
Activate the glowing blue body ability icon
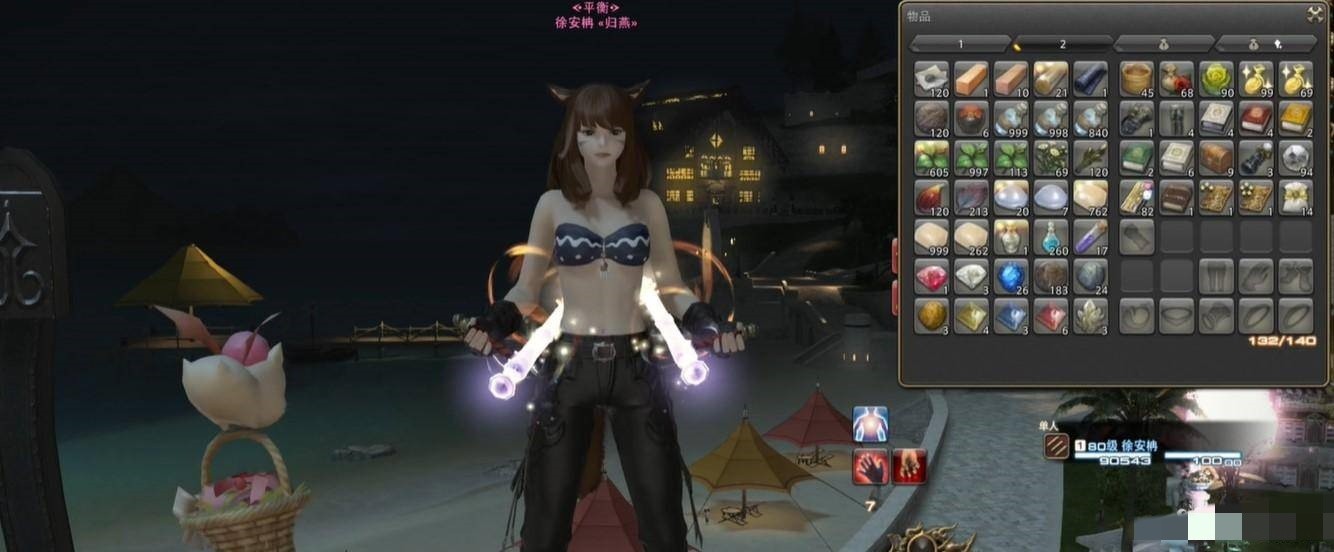pos(870,424)
